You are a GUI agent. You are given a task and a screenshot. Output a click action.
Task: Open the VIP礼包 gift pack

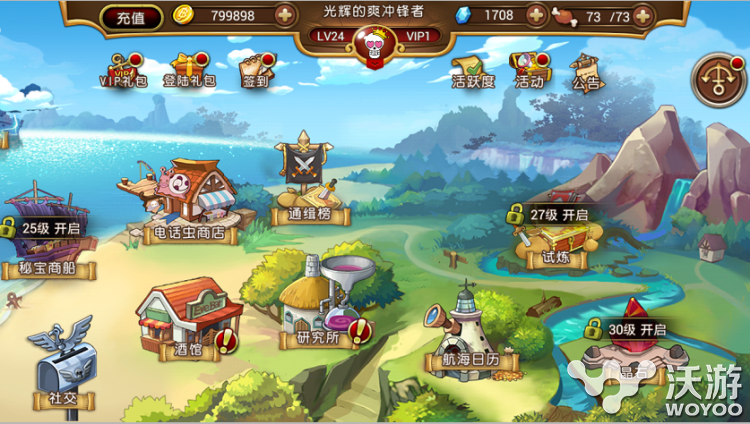(x=123, y=70)
